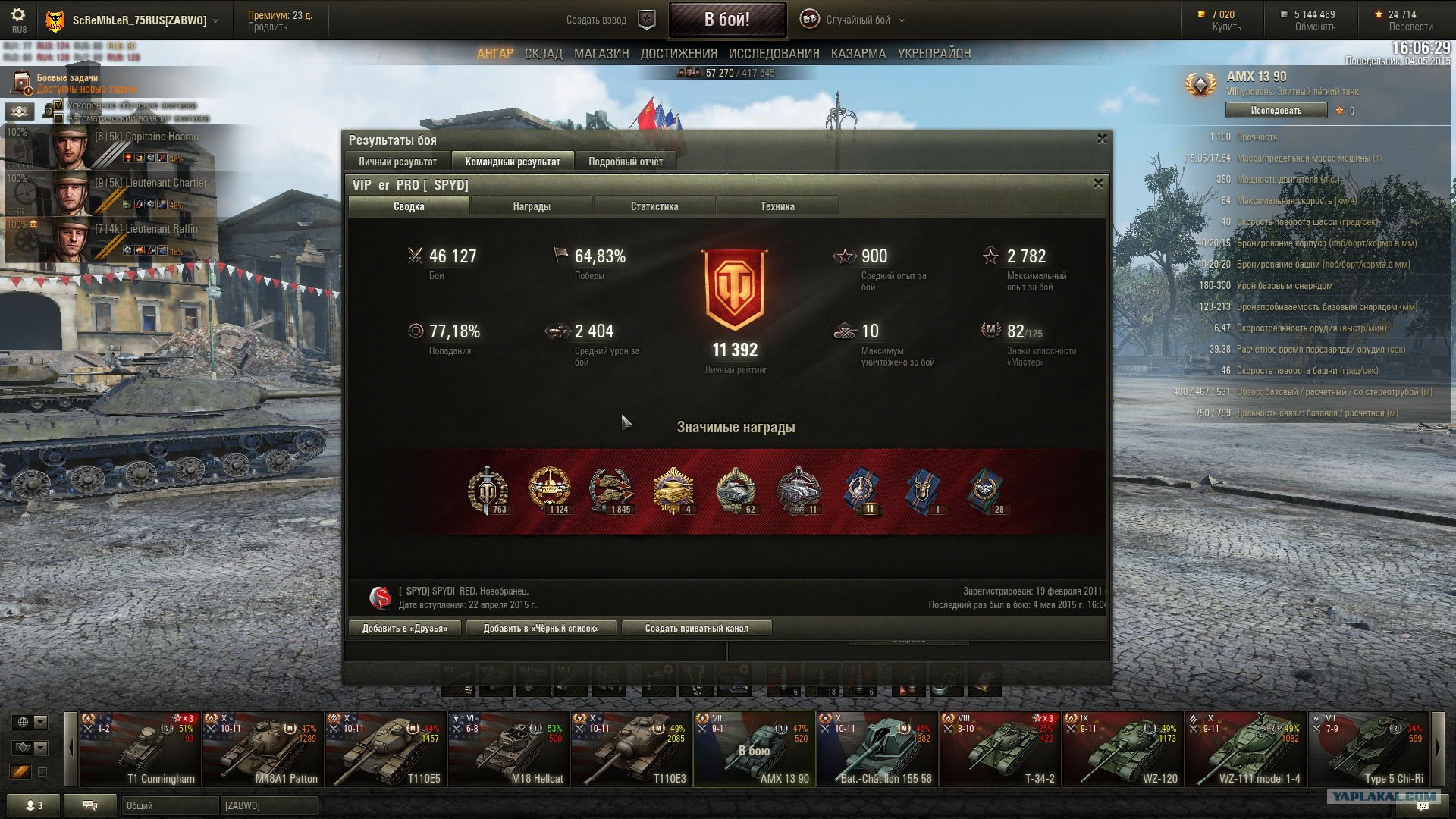The image size is (1456, 819).
Task: Switch to the Статистика tab
Action: [x=654, y=206]
